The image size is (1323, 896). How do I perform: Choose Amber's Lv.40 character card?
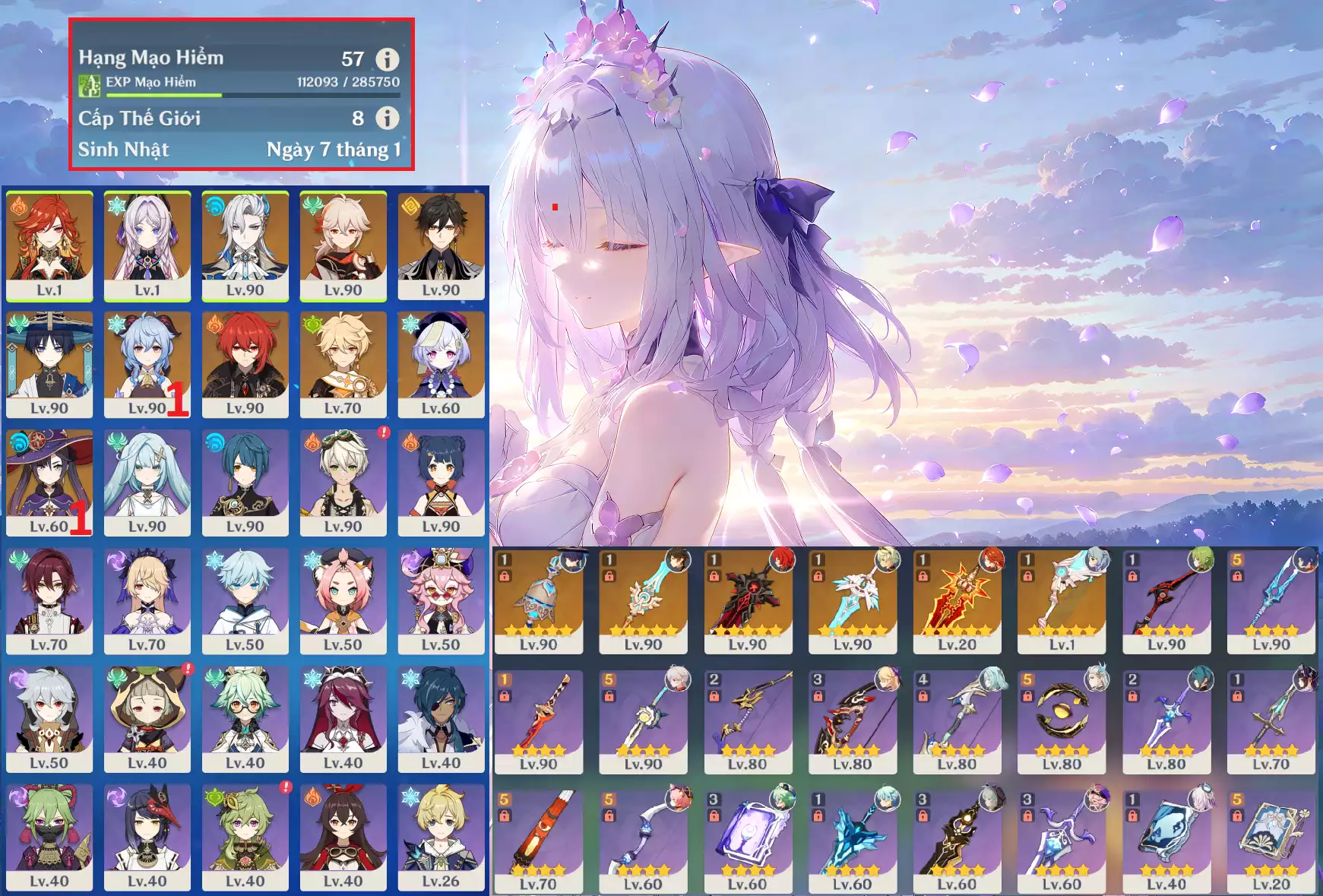click(343, 837)
